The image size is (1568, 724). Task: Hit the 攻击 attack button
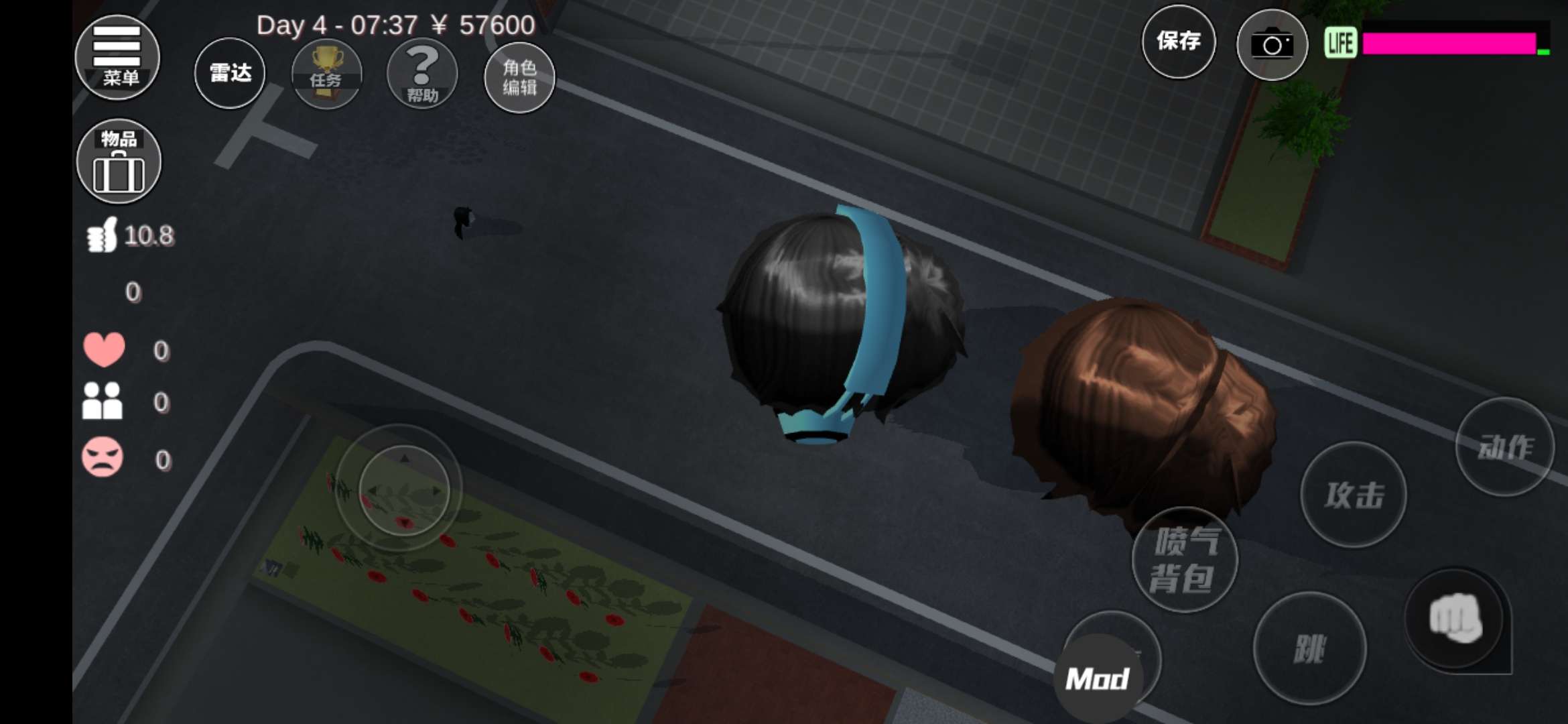(1354, 495)
